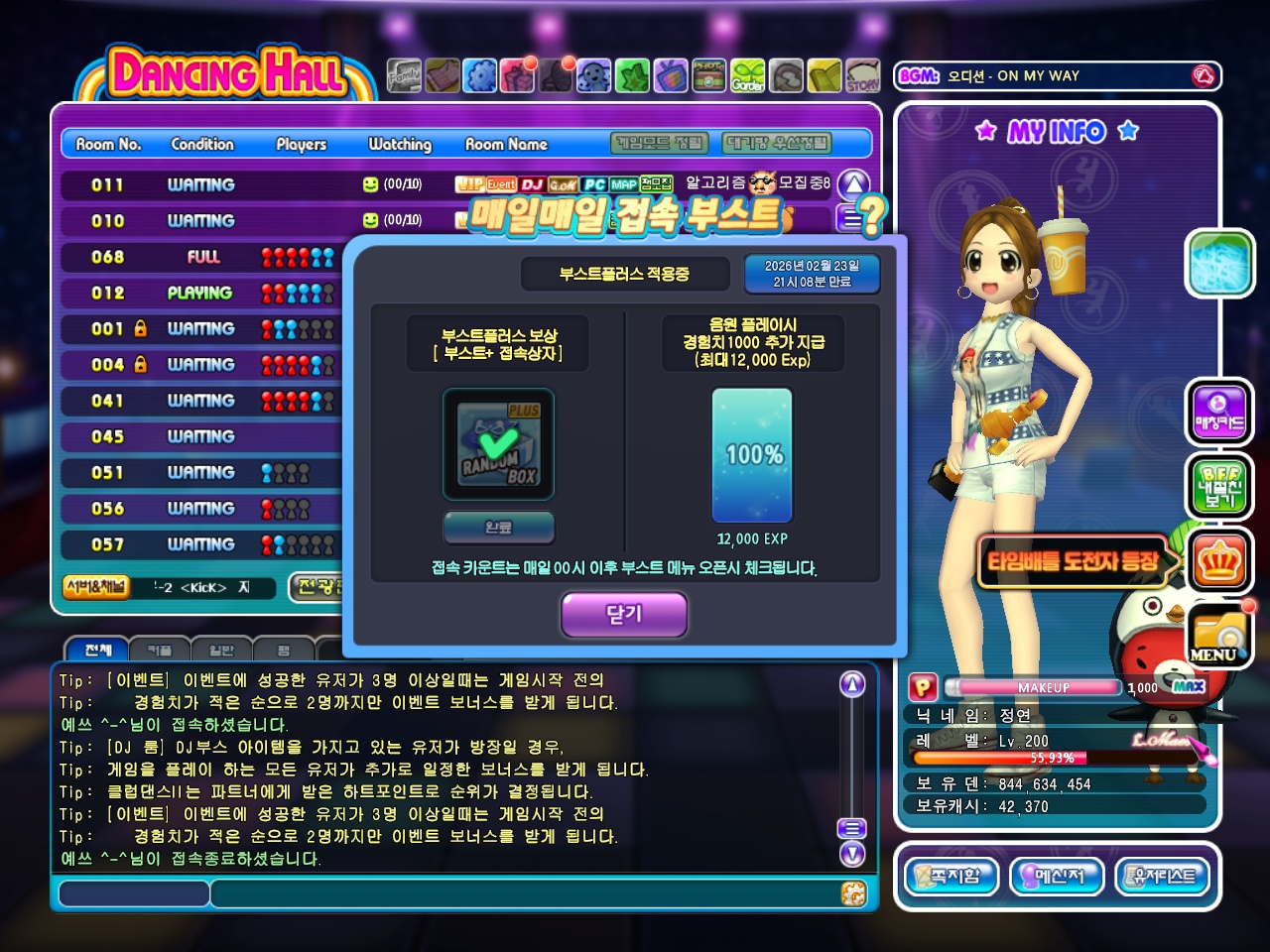Viewport: 1270px width, 952px height.
Task: Select the STORY icon at the toolbar's right end
Action: [862, 75]
